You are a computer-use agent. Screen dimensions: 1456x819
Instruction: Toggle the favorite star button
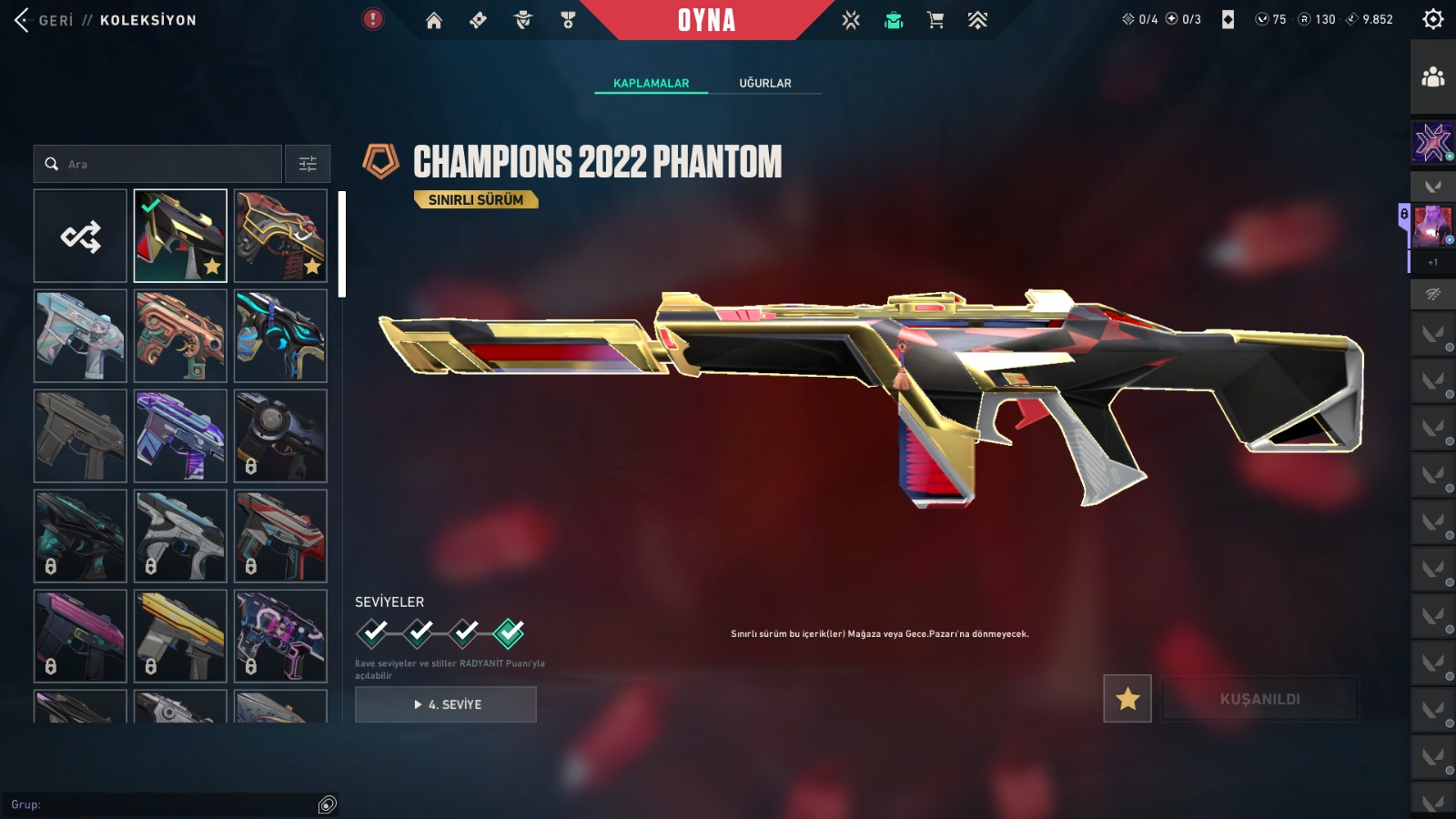[x=1127, y=699]
